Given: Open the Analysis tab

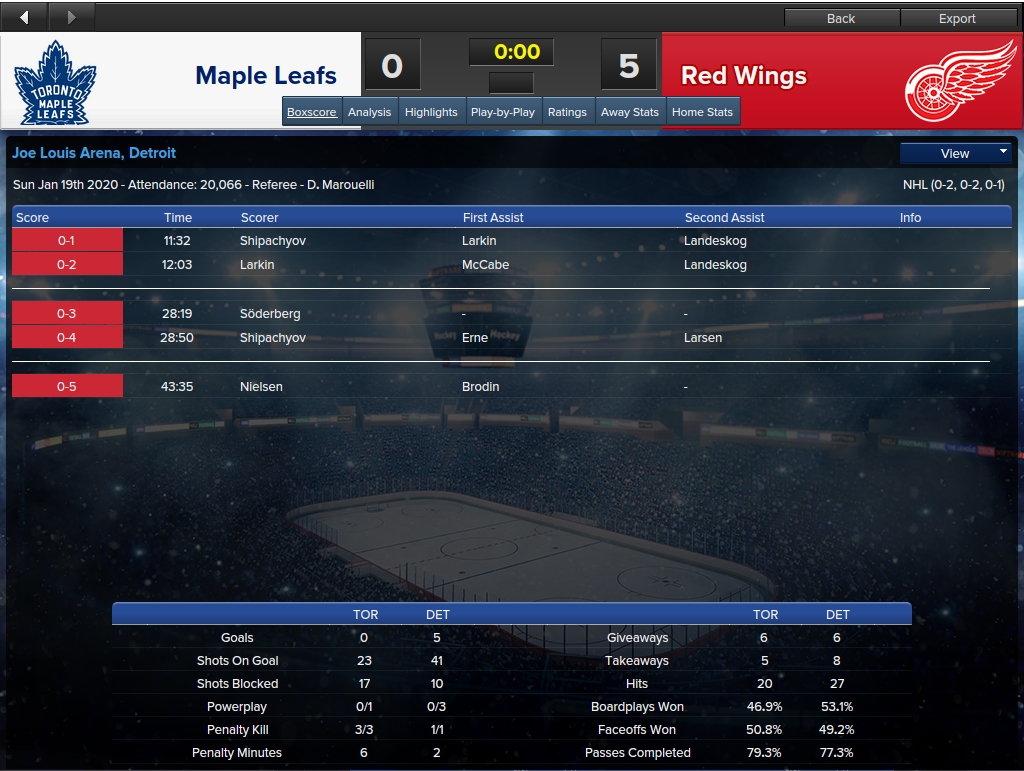Looking at the screenshot, I should coord(369,112).
